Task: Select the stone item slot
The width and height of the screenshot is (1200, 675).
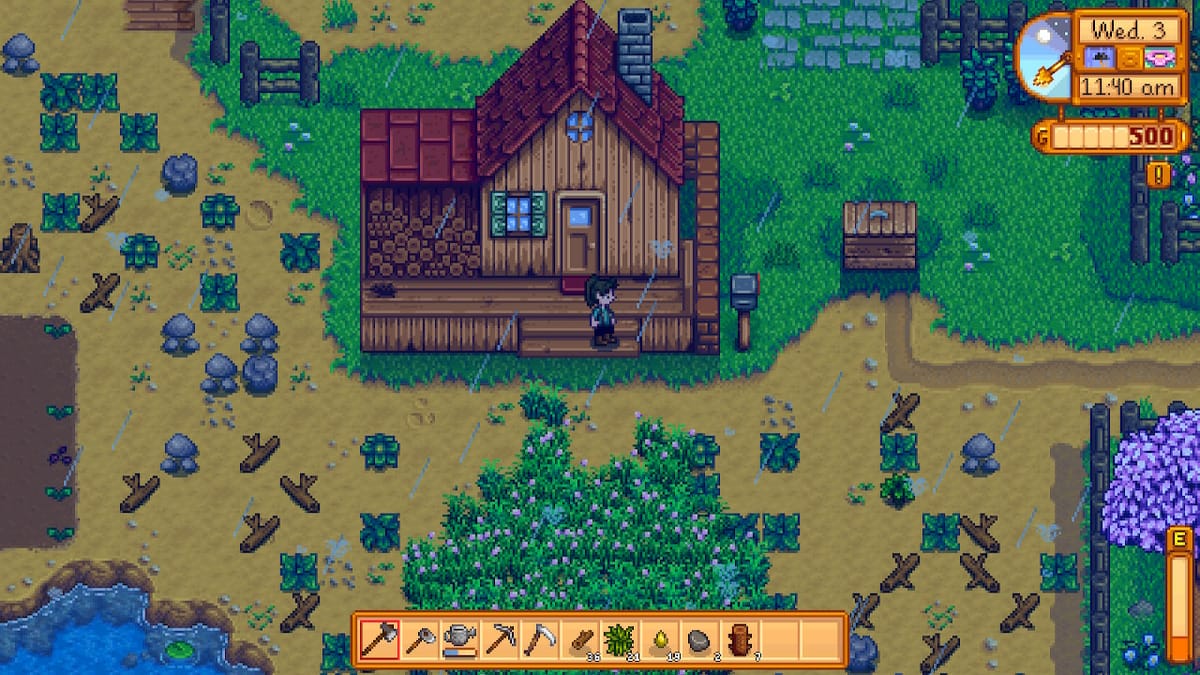Action: [699, 639]
